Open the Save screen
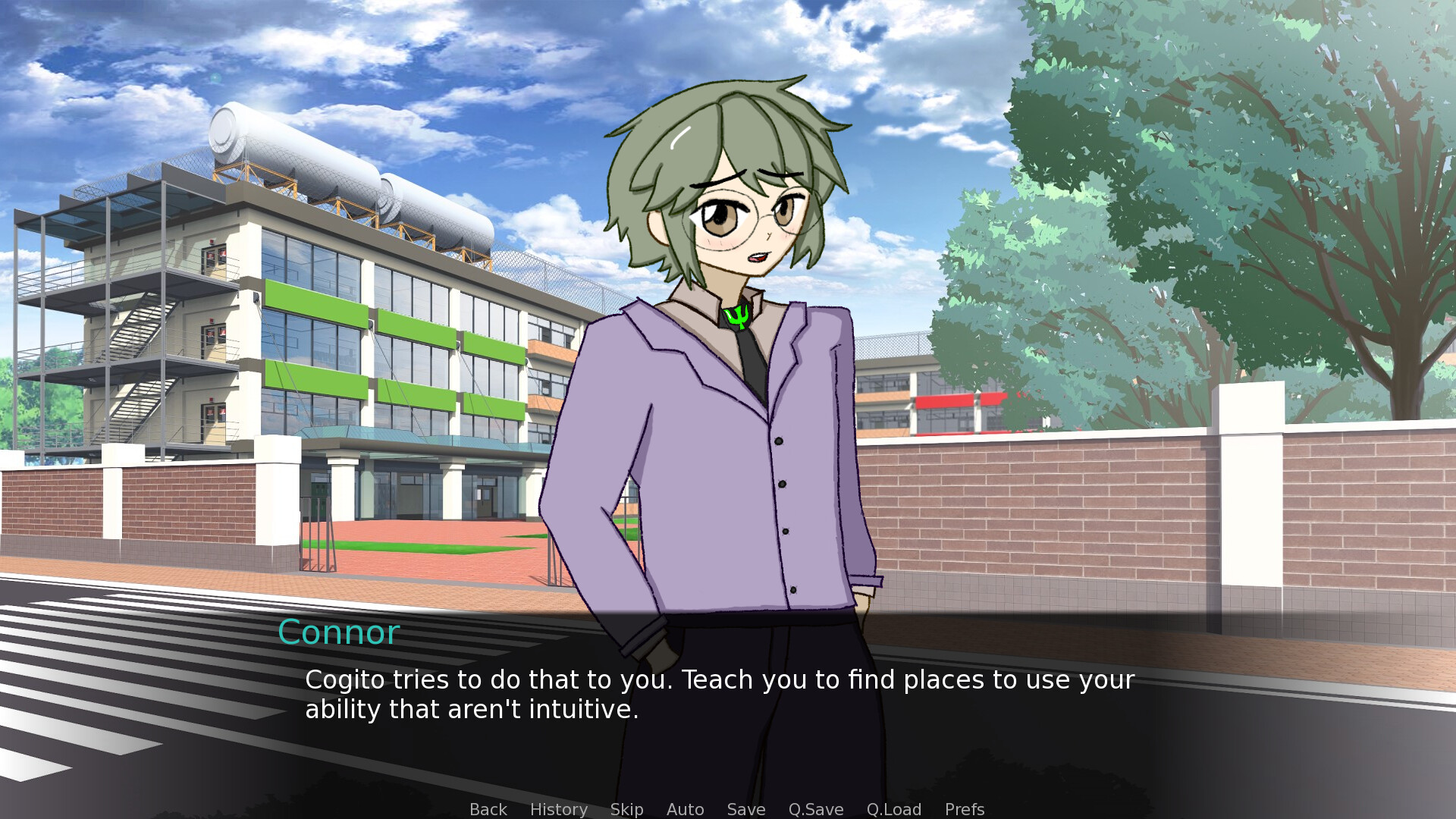1456x819 pixels. point(745,809)
